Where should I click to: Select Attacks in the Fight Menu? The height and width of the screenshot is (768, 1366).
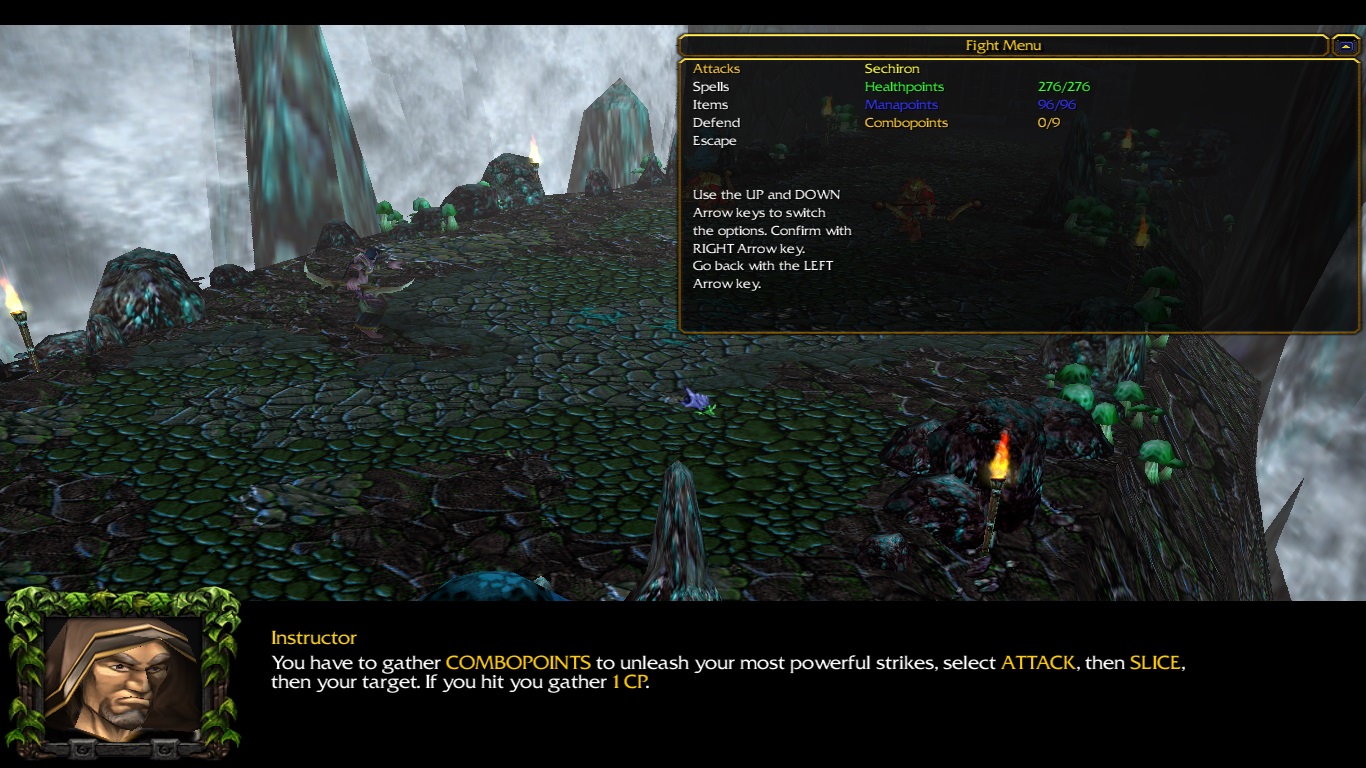point(716,69)
